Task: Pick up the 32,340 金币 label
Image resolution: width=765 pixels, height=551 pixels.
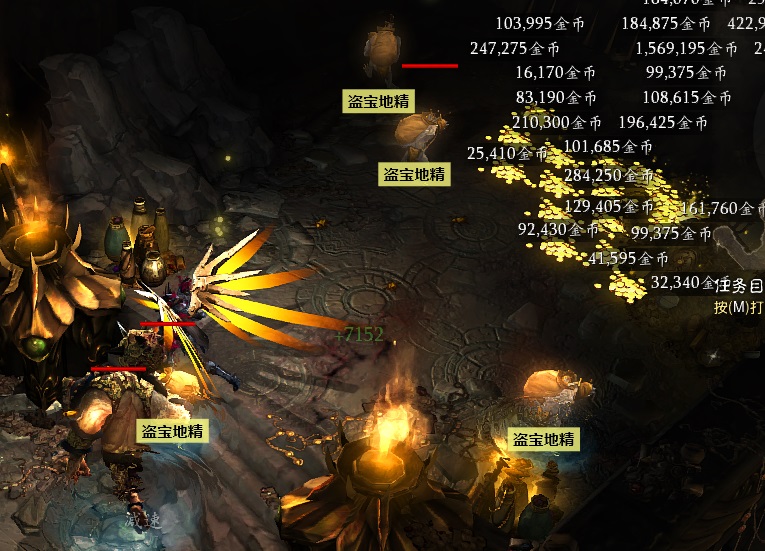Action: click(684, 283)
